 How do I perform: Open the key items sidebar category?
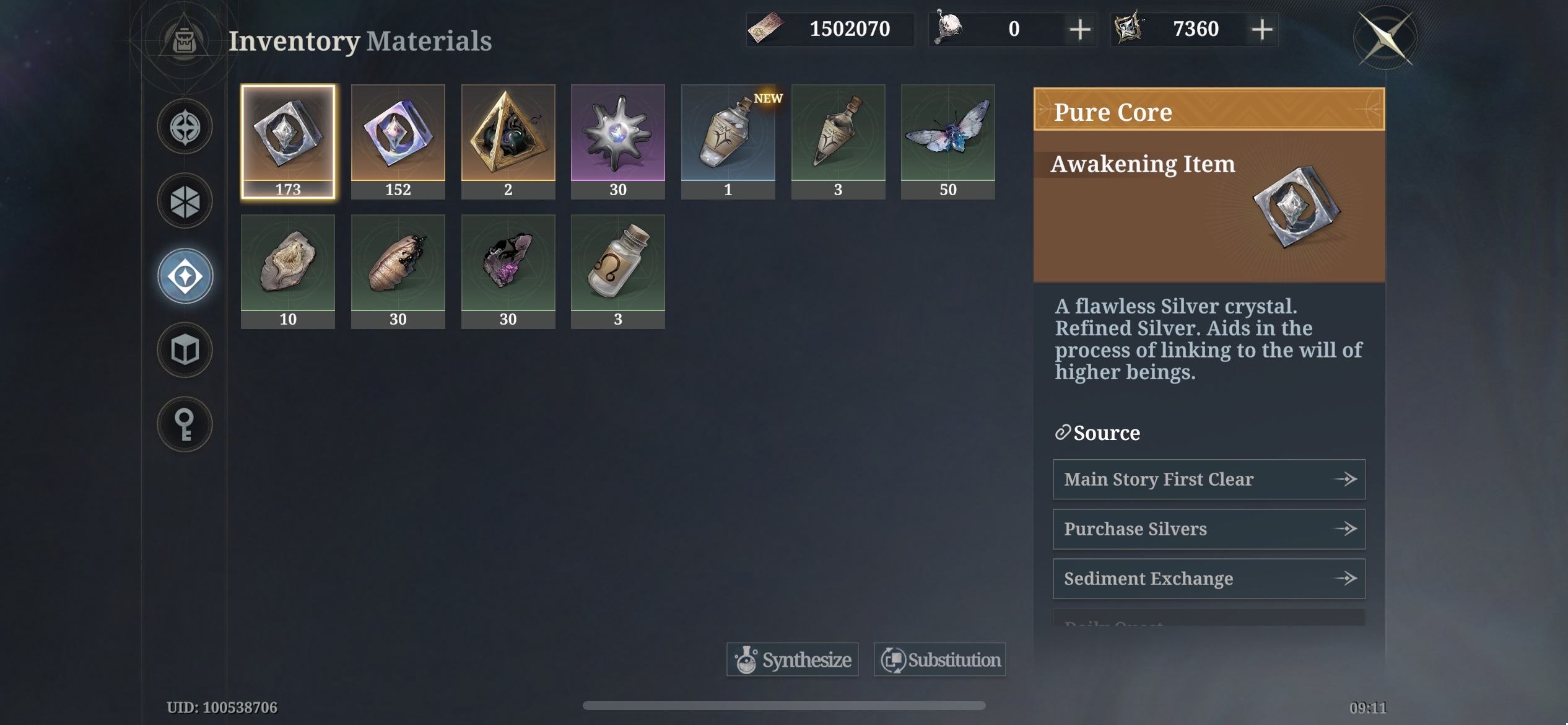click(185, 424)
